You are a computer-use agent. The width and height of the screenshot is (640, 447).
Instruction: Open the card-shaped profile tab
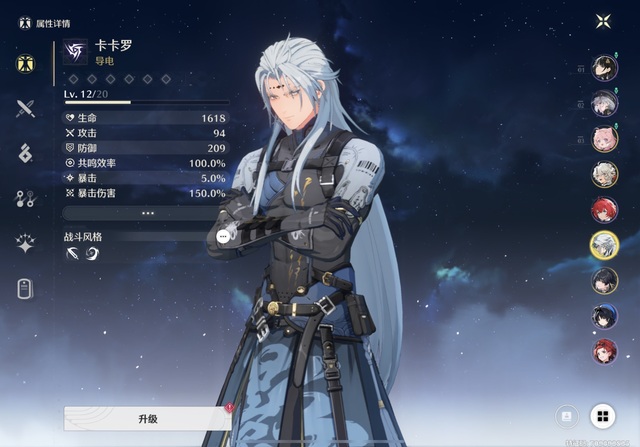coord(26,289)
